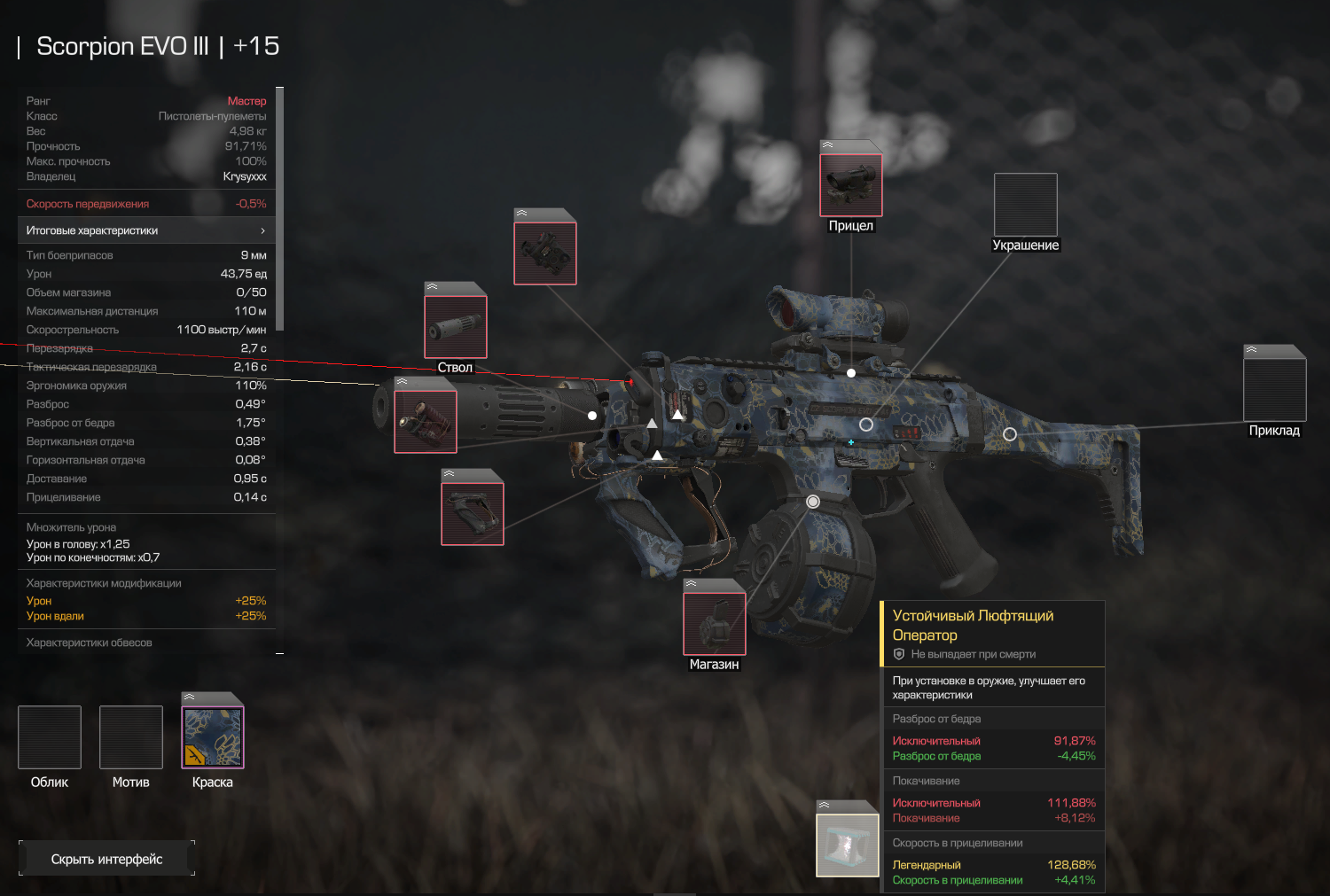Viewport: 1330px width, 896px height.
Task: Open the empty Облик slot
Action: [x=50, y=737]
